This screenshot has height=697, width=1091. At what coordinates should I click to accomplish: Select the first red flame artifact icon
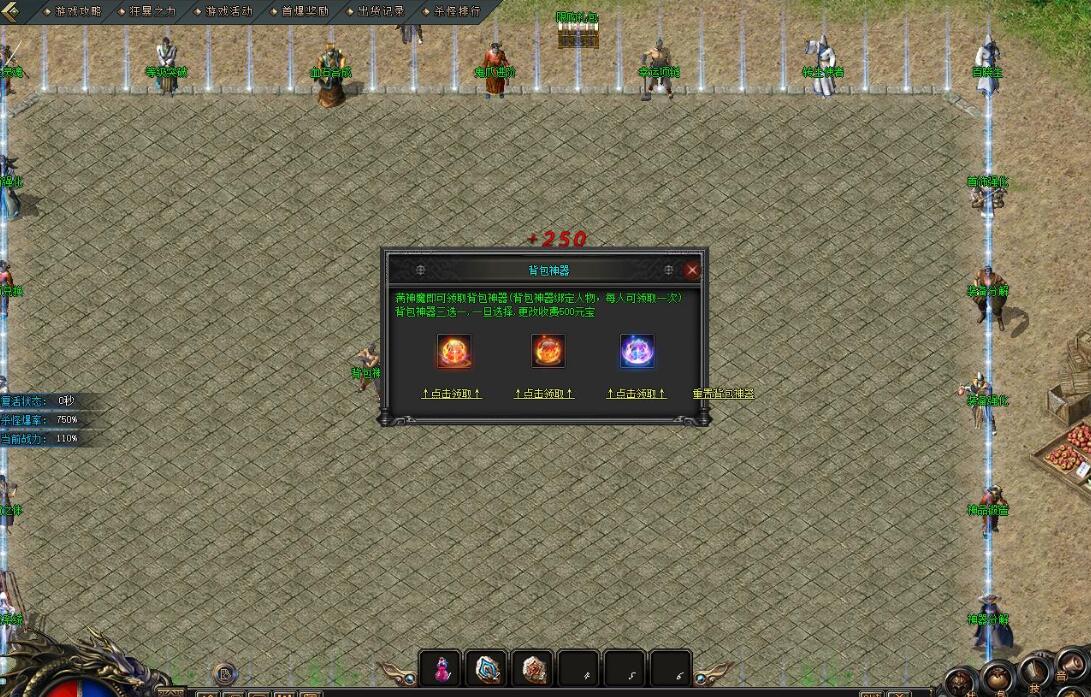[453, 351]
